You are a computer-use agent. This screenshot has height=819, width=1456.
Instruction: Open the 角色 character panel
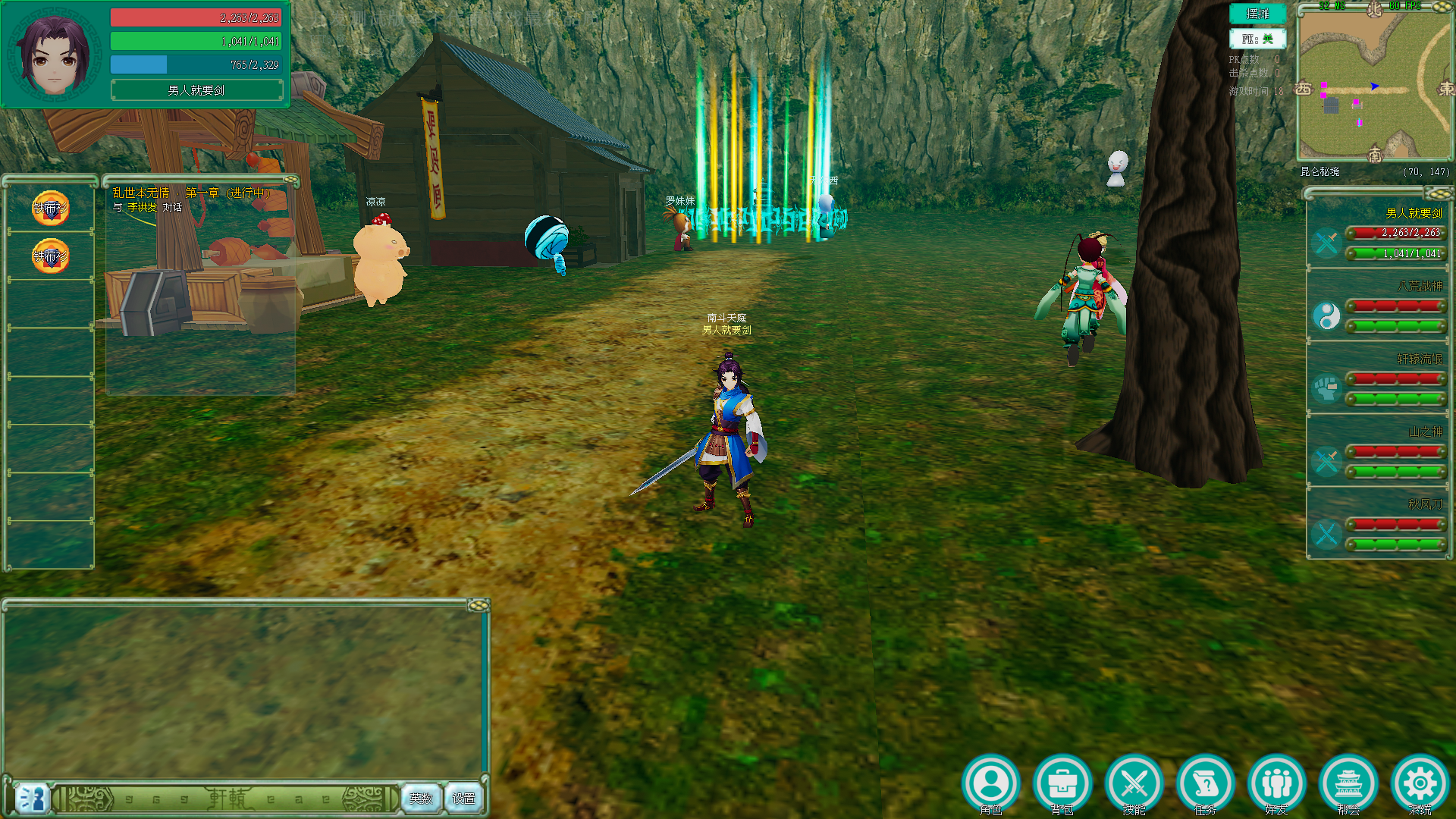pyautogui.click(x=991, y=783)
